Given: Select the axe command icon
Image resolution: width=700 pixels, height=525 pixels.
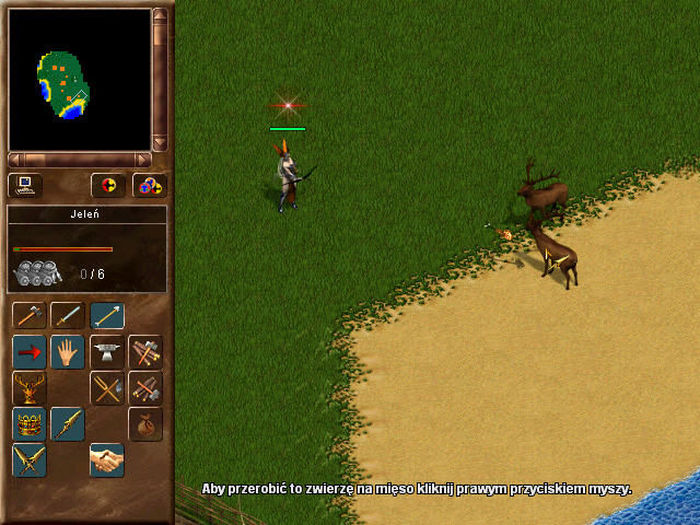Looking at the screenshot, I should click(x=29, y=316).
